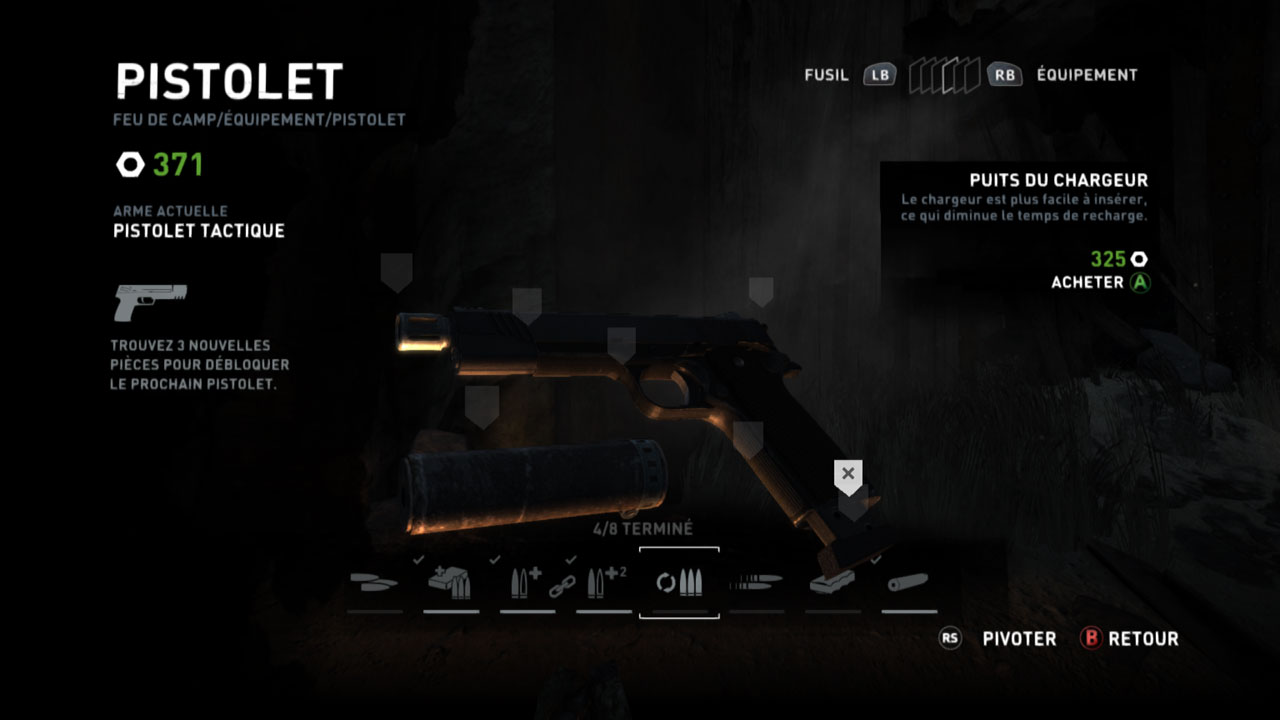
Task: Open the grip upgrade icon in the row
Action: coord(831,580)
